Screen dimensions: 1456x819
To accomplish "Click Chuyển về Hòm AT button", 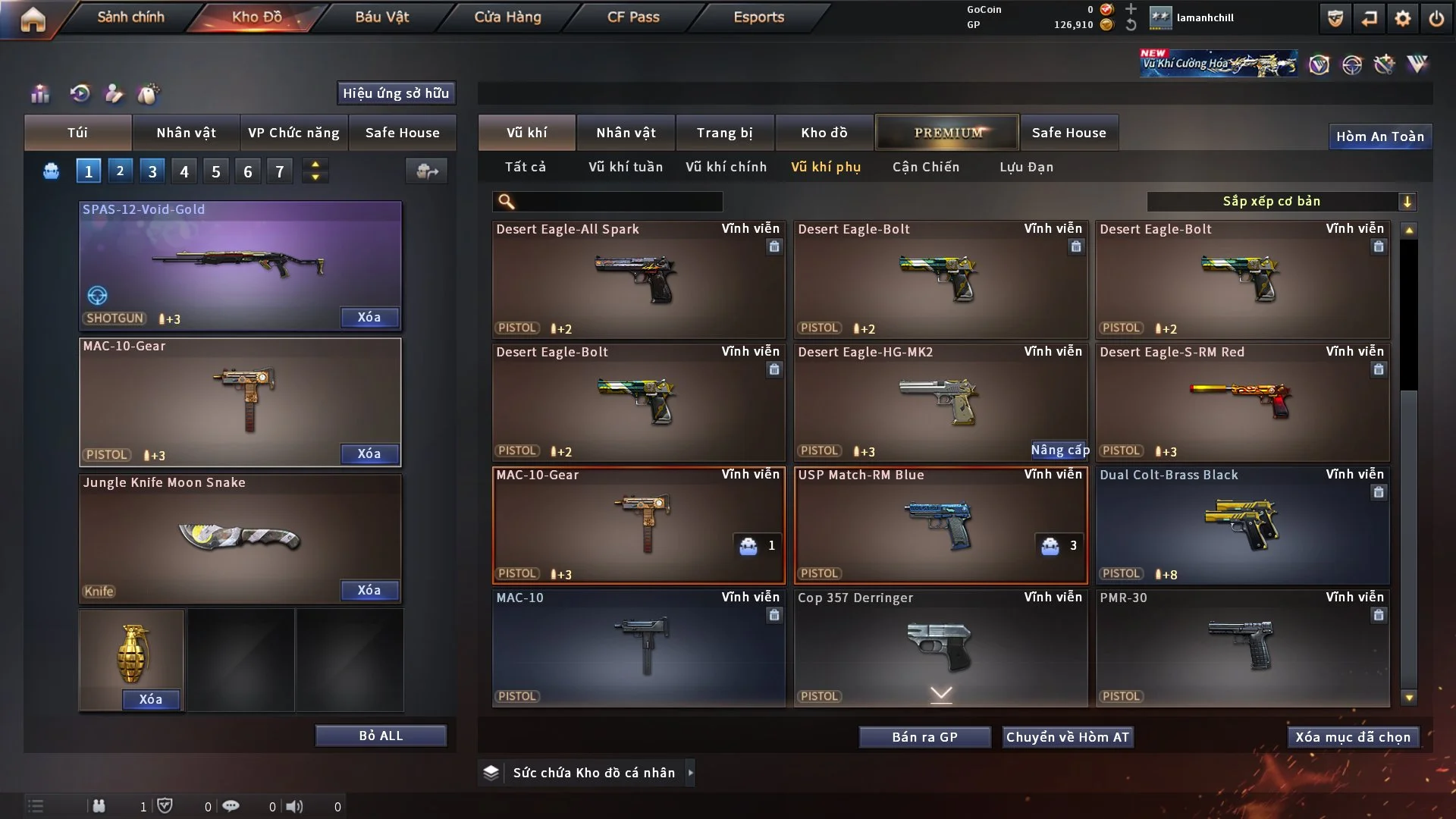I will [1067, 737].
